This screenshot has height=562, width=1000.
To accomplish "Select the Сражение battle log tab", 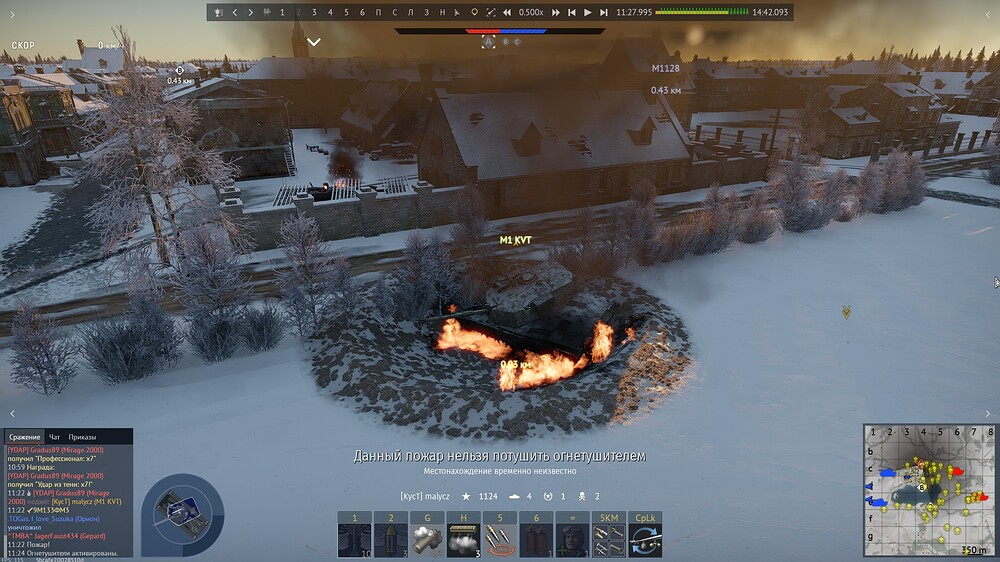I will coord(25,437).
